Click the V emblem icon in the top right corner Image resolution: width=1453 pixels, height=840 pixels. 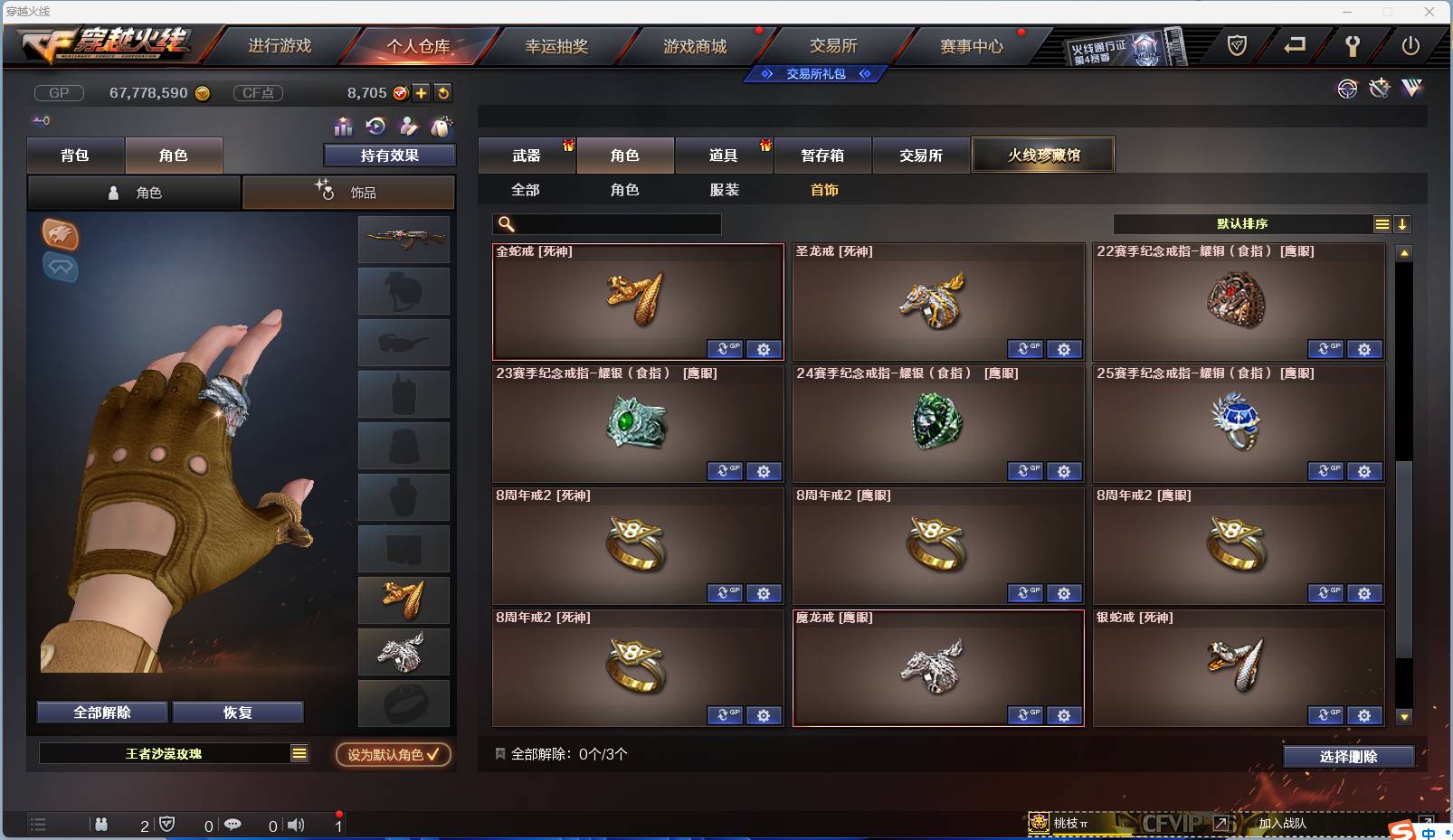tap(1411, 89)
